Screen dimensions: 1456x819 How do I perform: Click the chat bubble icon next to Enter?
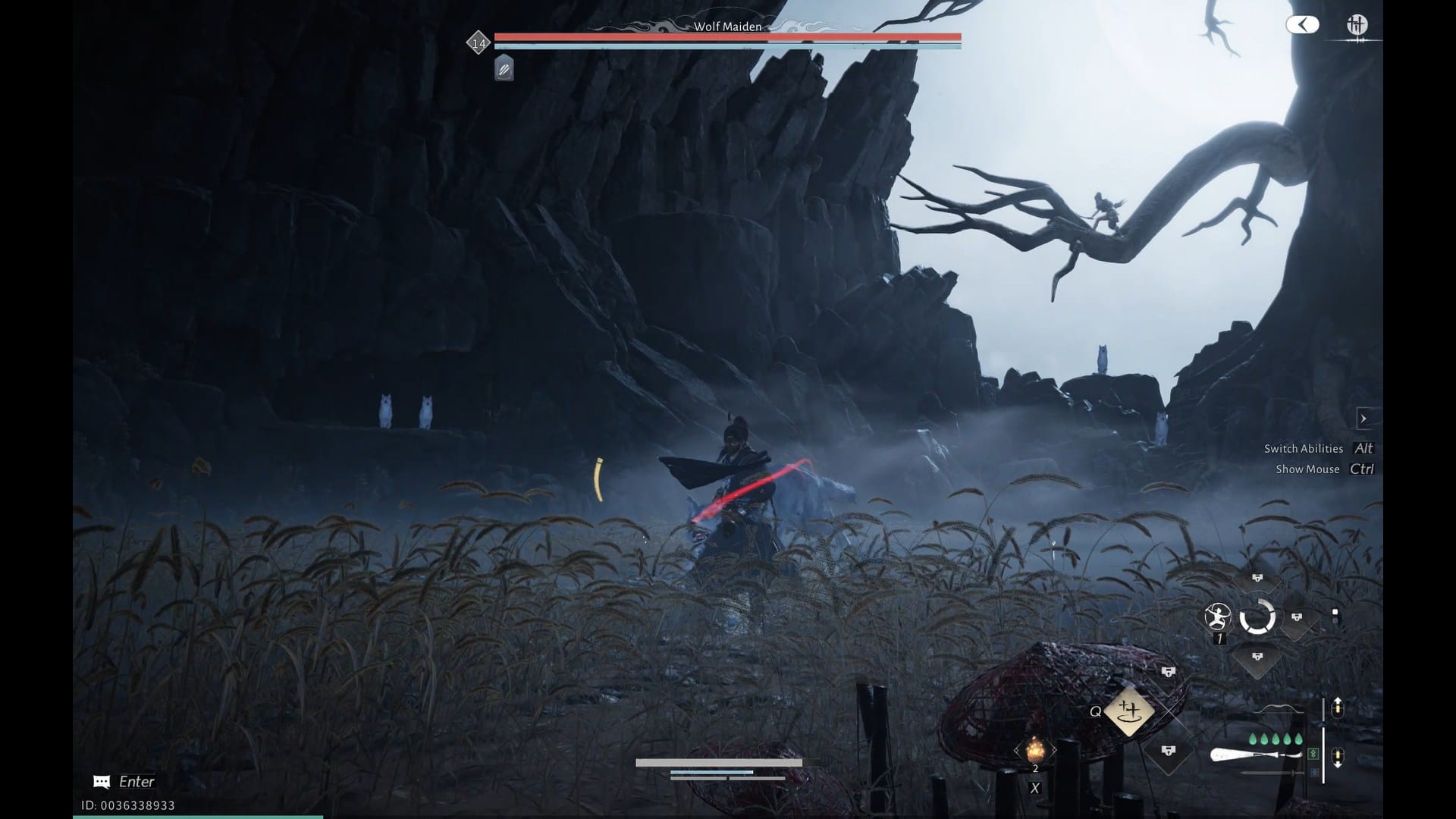click(x=101, y=782)
